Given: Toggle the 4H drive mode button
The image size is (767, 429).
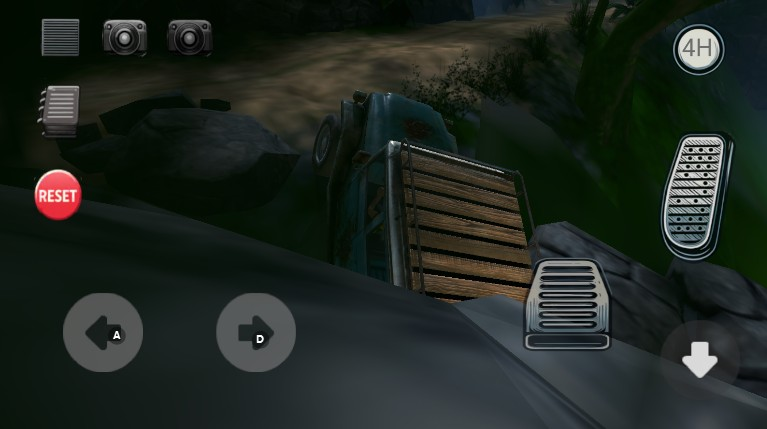Looking at the screenshot, I should 698,48.
